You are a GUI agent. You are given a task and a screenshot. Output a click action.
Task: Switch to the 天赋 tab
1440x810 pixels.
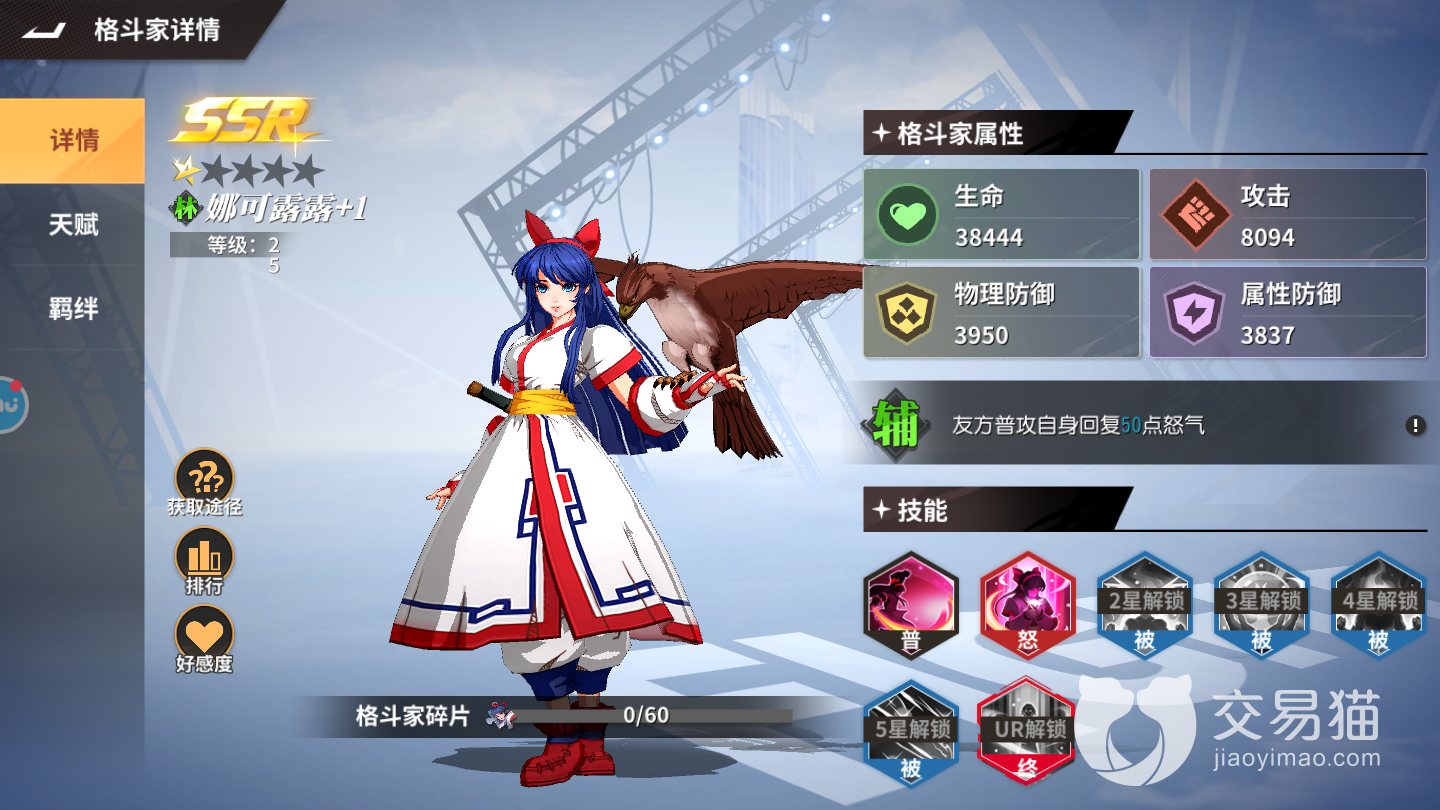pos(73,224)
